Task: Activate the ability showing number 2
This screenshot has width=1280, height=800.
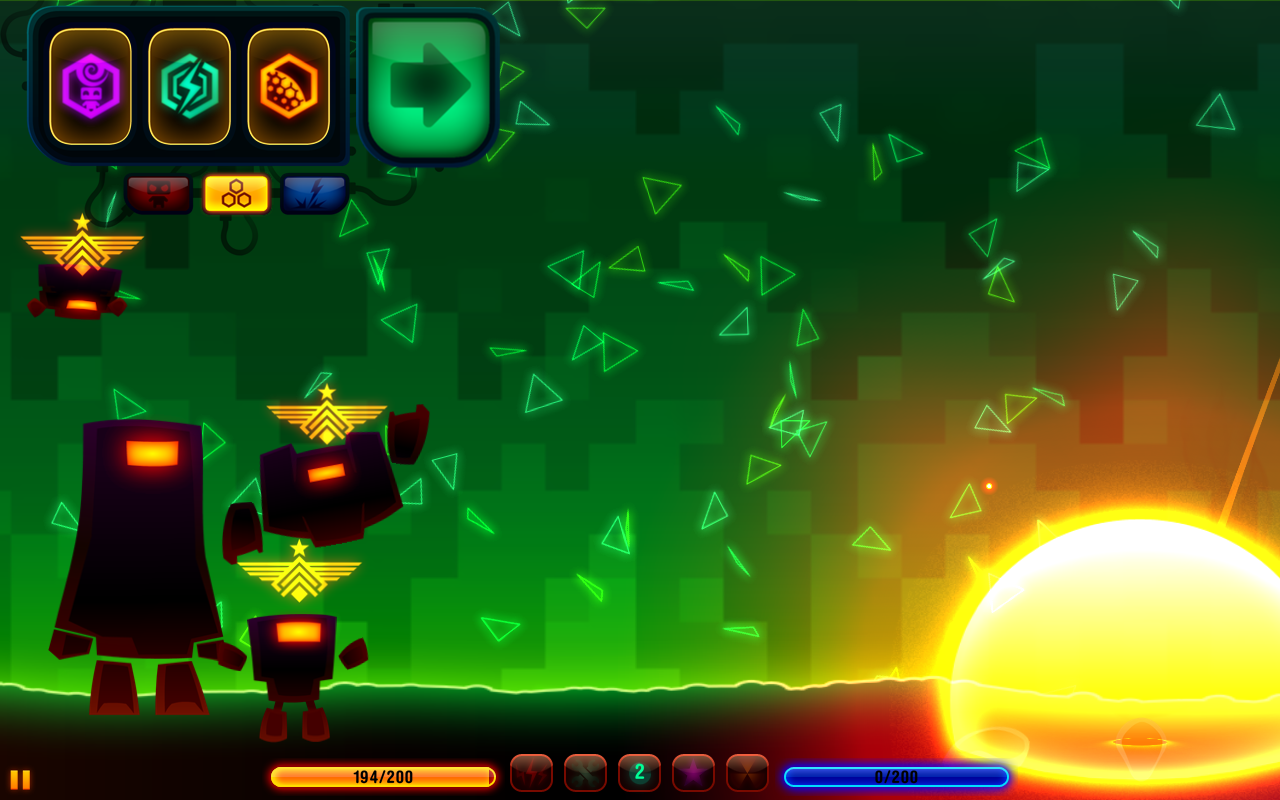Action: click(639, 773)
